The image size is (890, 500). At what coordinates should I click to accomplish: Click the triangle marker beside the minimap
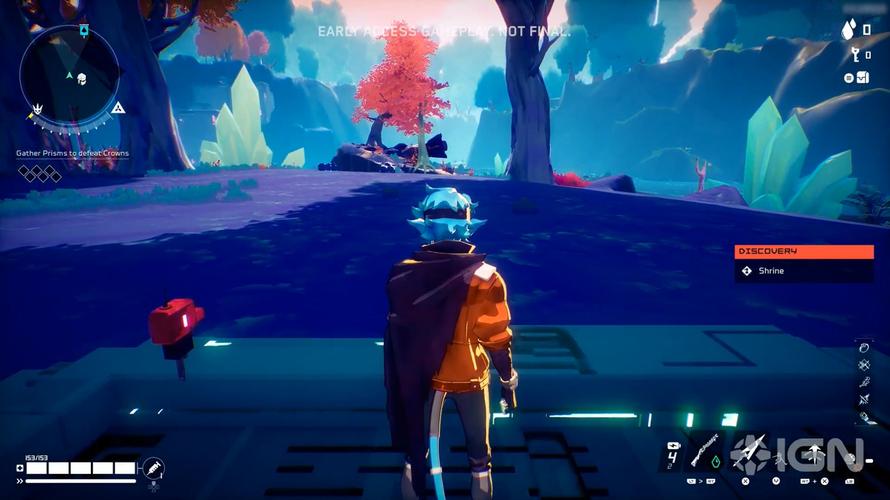[117, 107]
